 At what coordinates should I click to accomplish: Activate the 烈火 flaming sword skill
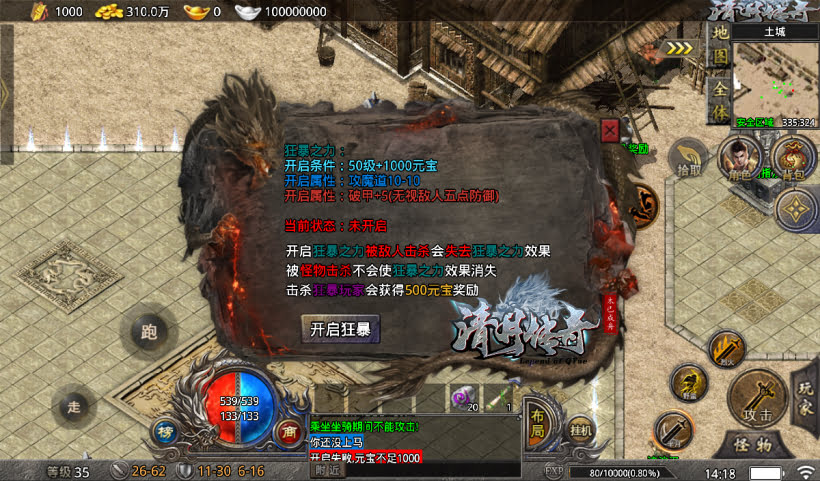[x=725, y=349]
